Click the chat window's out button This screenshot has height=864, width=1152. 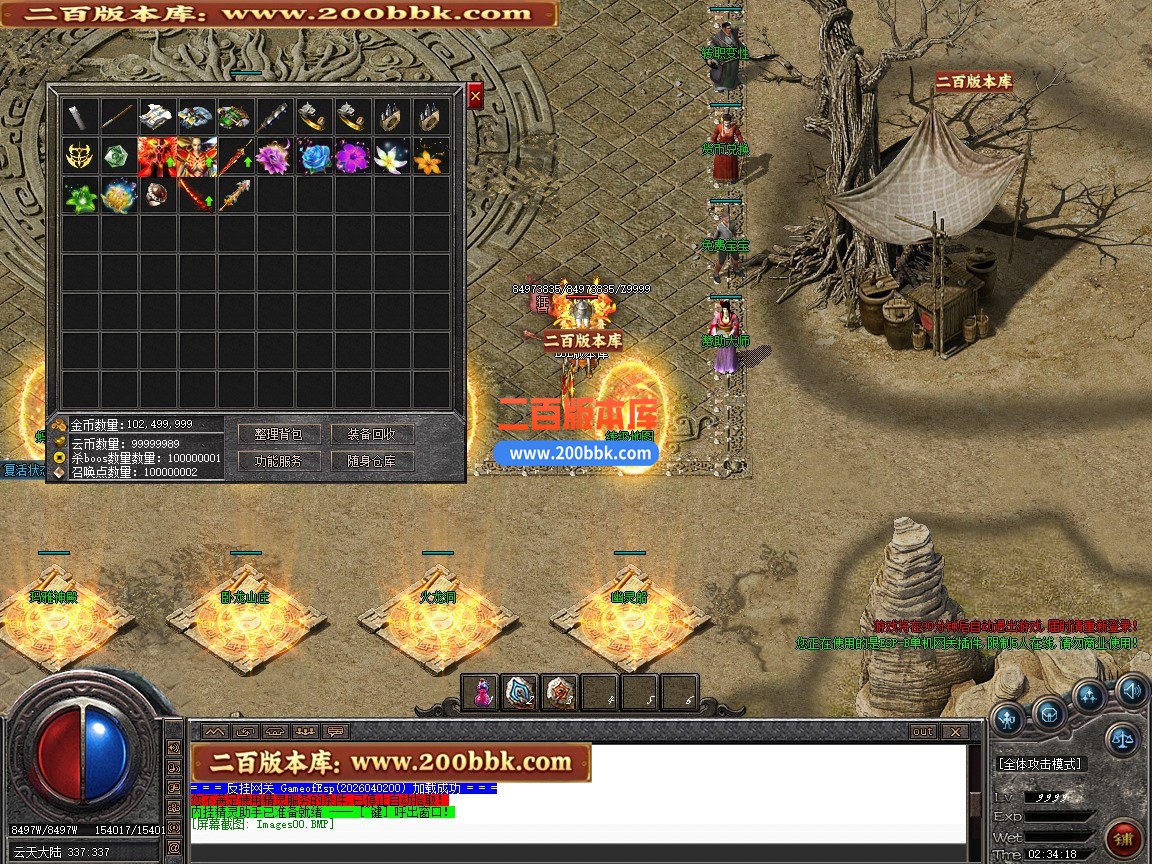click(923, 731)
